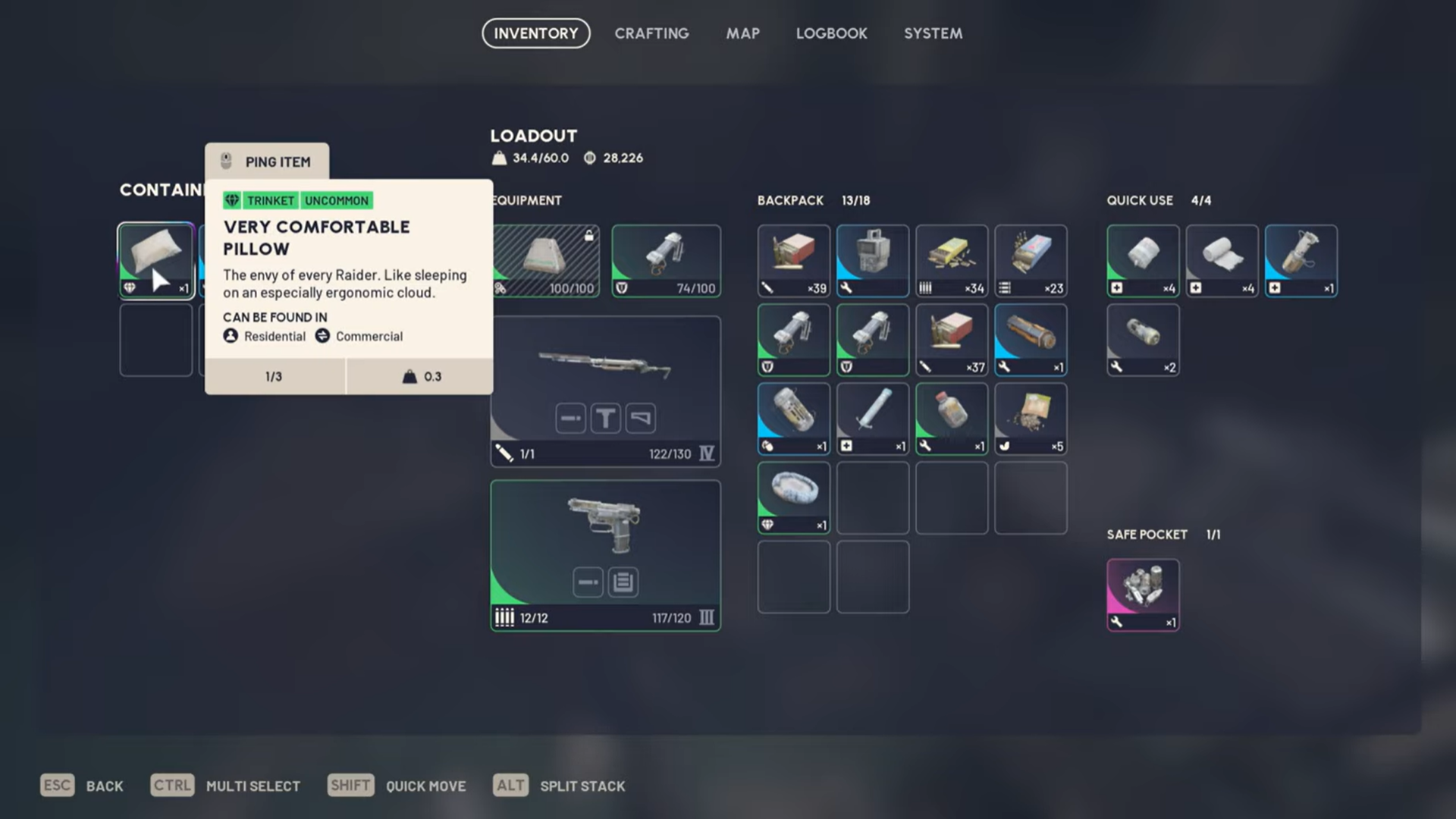Select the quick use item with count x1
1456x819 pixels.
(x=1301, y=260)
